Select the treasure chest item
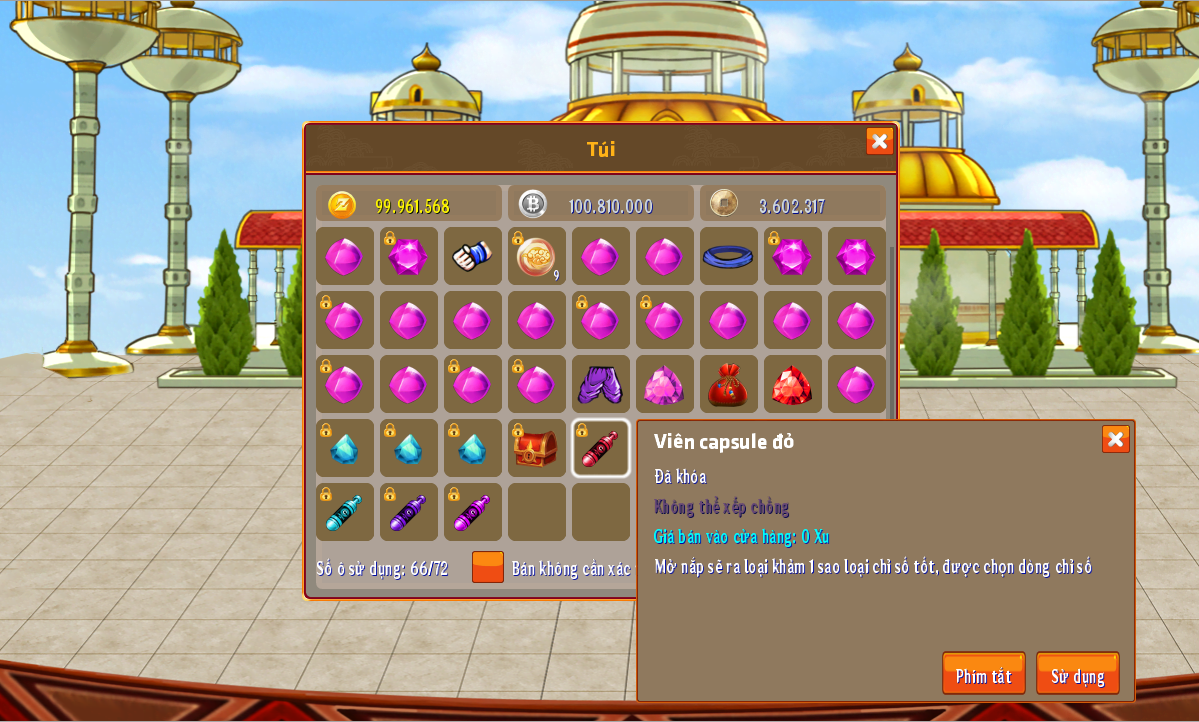 coord(536,448)
